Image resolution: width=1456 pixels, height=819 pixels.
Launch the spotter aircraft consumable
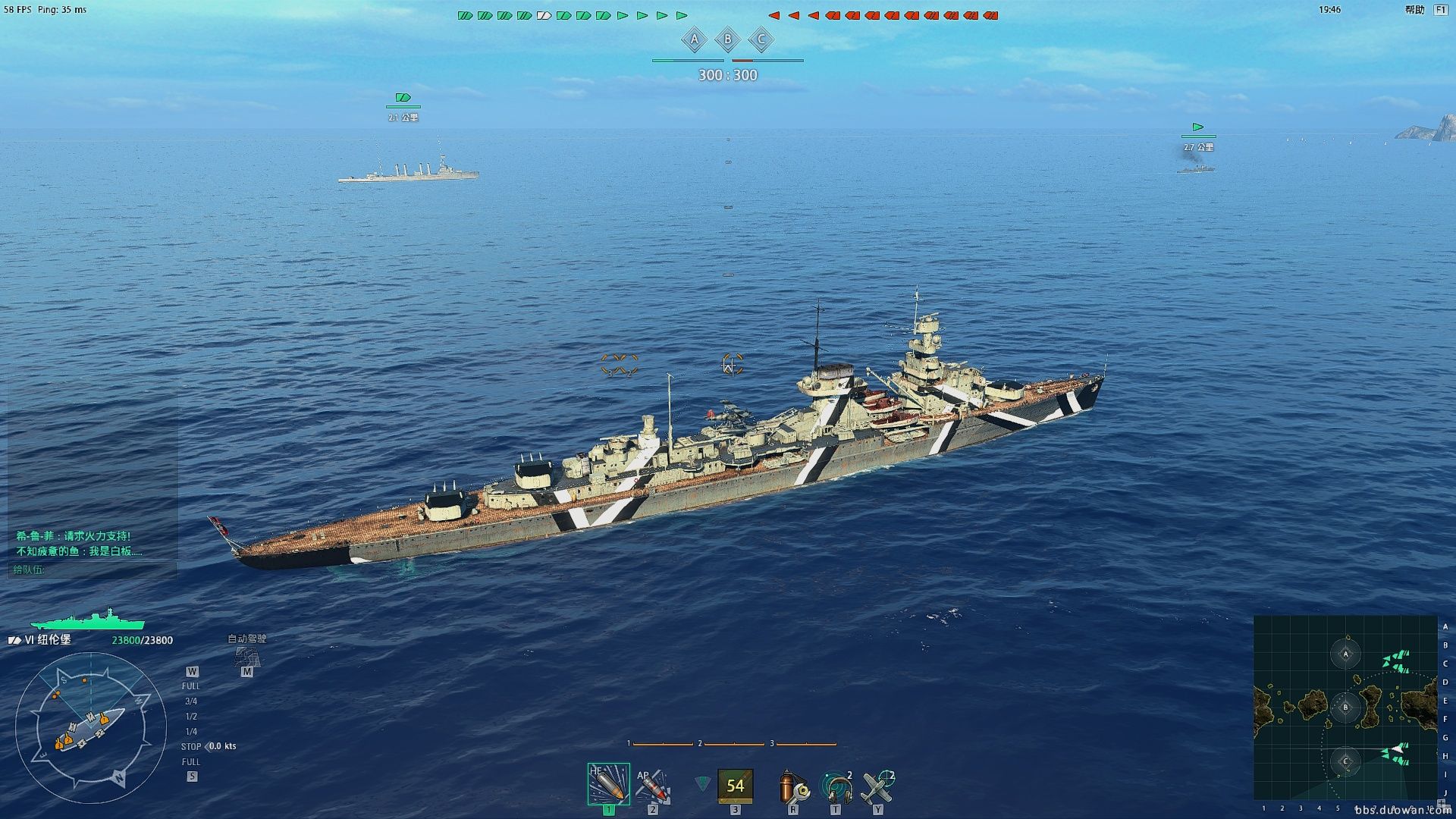[x=878, y=787]
